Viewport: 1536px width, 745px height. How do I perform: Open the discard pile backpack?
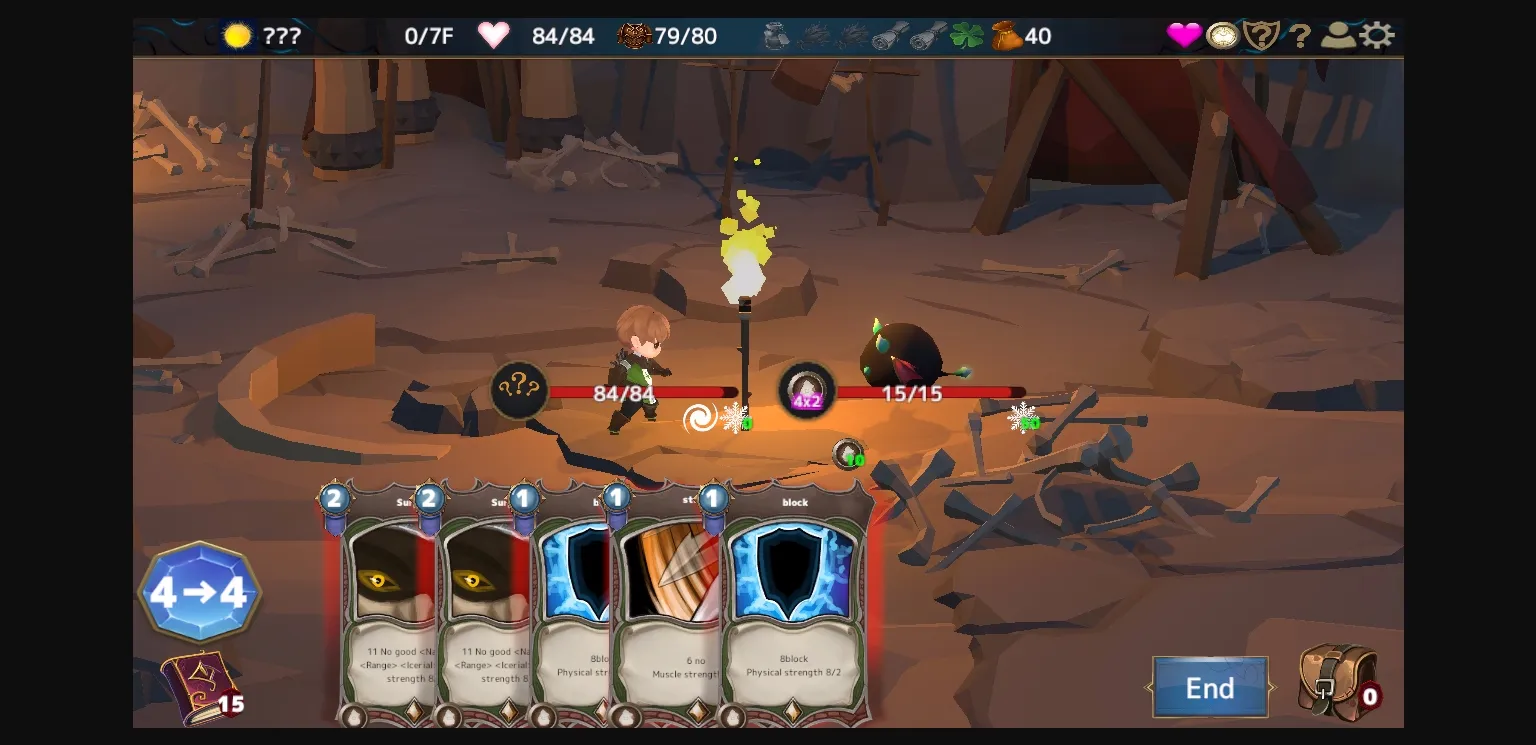1337,682
